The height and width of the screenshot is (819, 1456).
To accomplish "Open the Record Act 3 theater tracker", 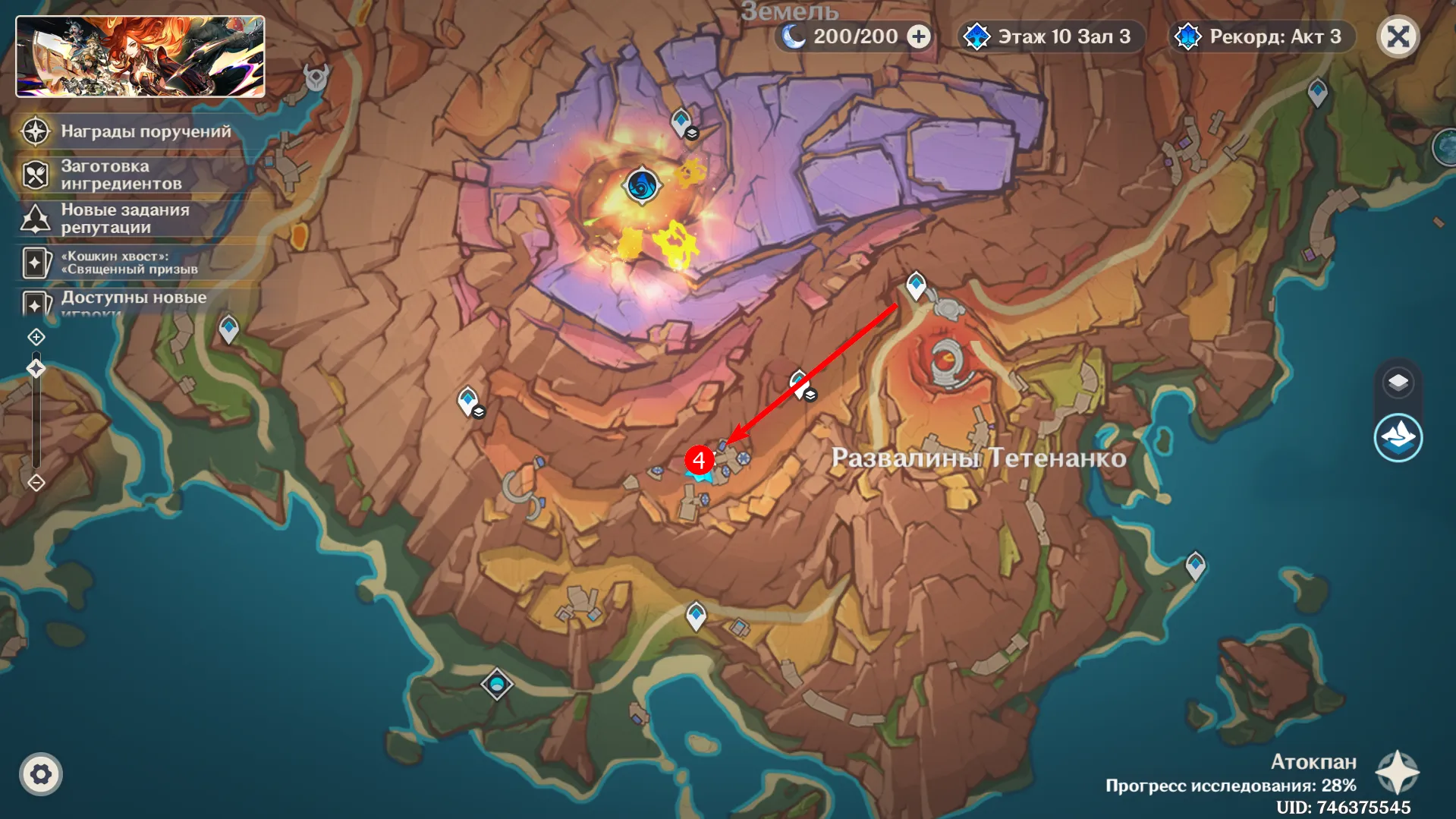I will [1261, 36].
